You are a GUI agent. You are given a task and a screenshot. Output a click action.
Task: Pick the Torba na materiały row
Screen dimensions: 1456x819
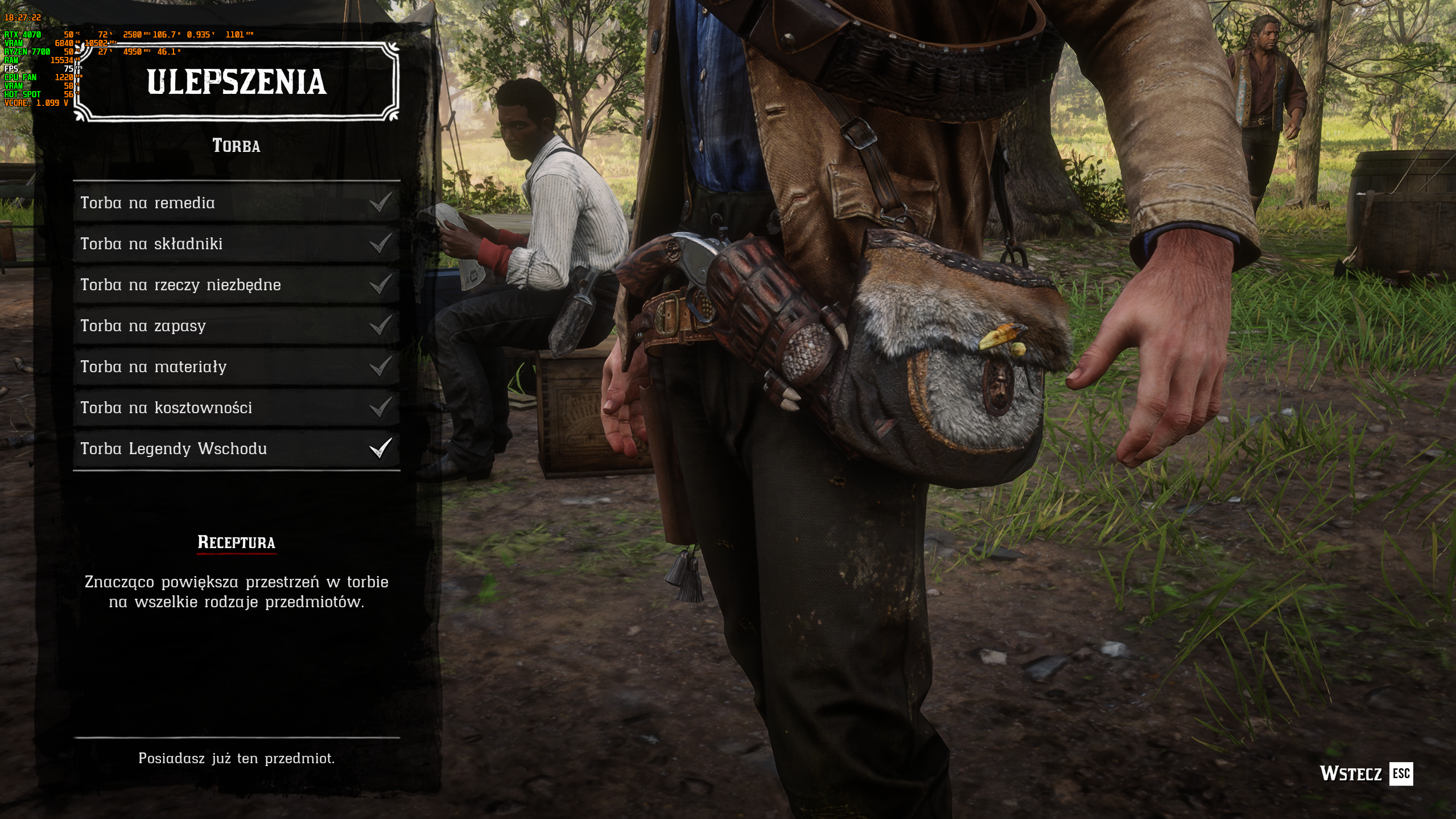pyautogui.click(x=236, y=367)
